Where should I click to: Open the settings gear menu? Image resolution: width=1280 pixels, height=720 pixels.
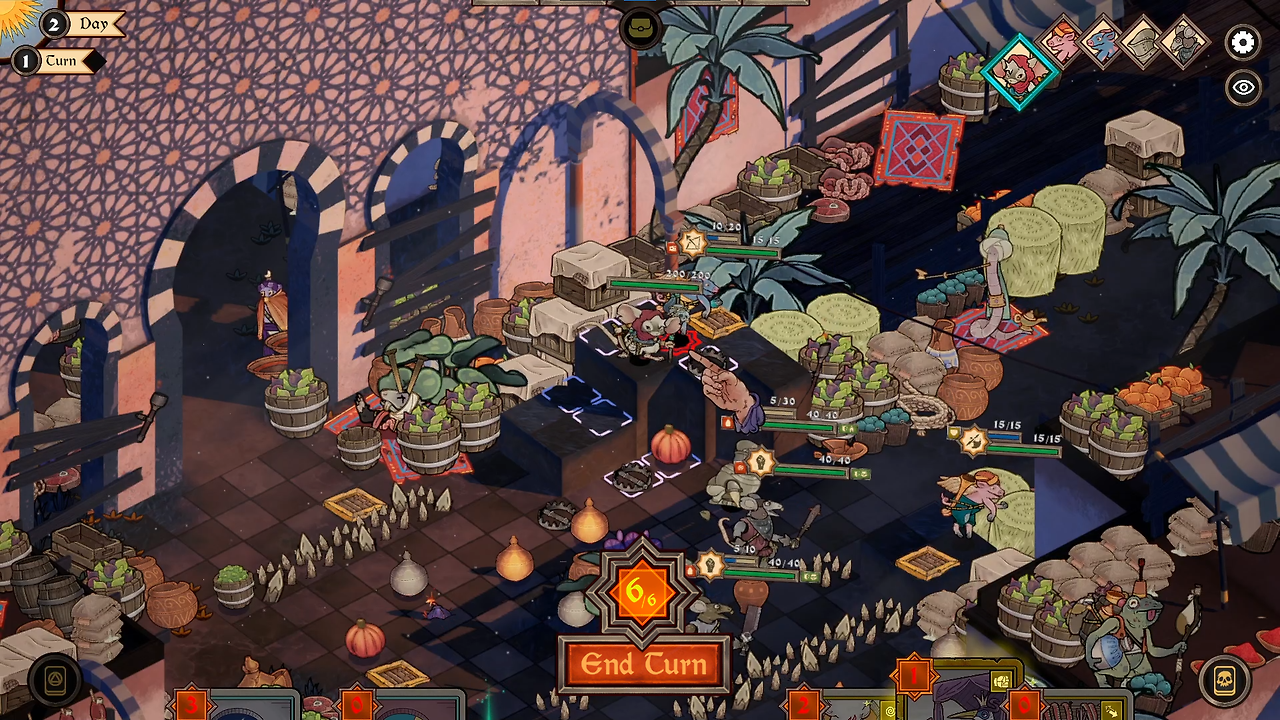pos(1243,43)
